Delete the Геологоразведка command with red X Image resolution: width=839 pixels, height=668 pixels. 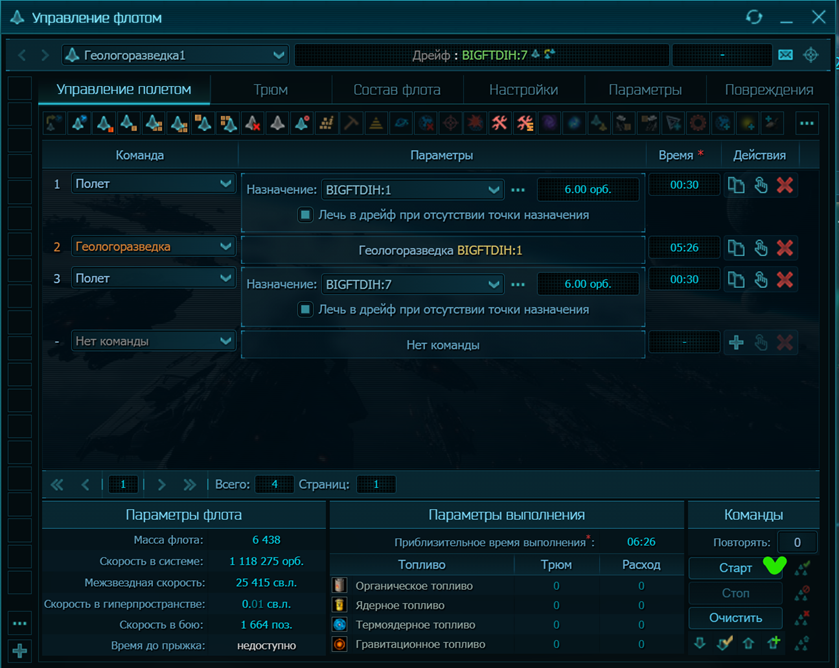tap(785, 248)
